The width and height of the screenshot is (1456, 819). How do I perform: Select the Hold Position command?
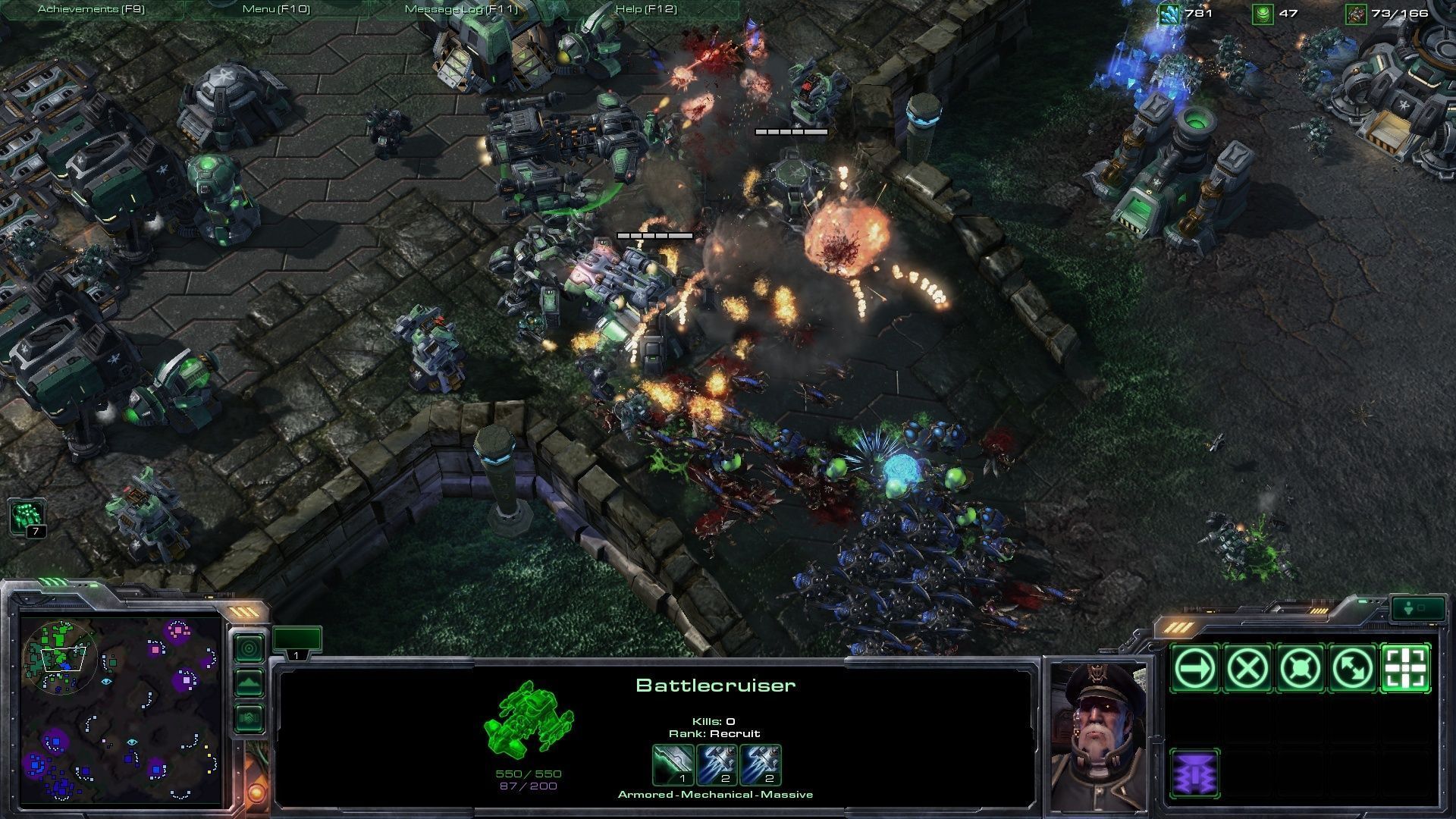coord(1300,668)
